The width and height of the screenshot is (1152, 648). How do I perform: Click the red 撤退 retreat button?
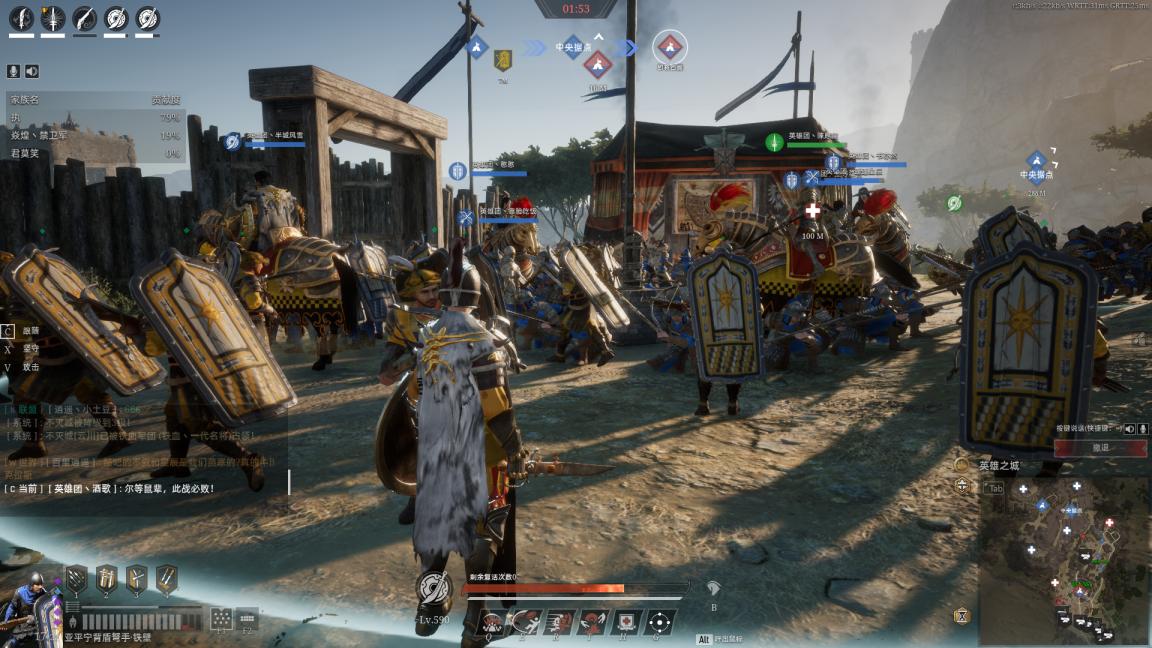click(x=1100, y=448)
